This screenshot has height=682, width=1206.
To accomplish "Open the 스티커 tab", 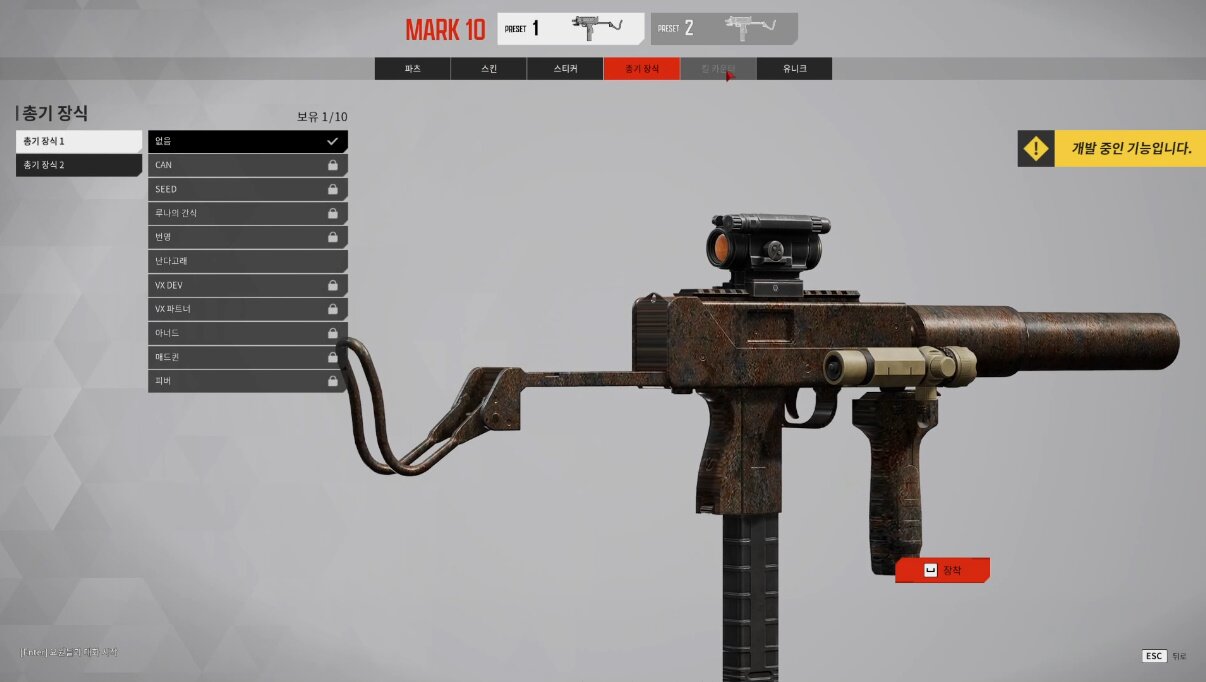I will (565, 69).
